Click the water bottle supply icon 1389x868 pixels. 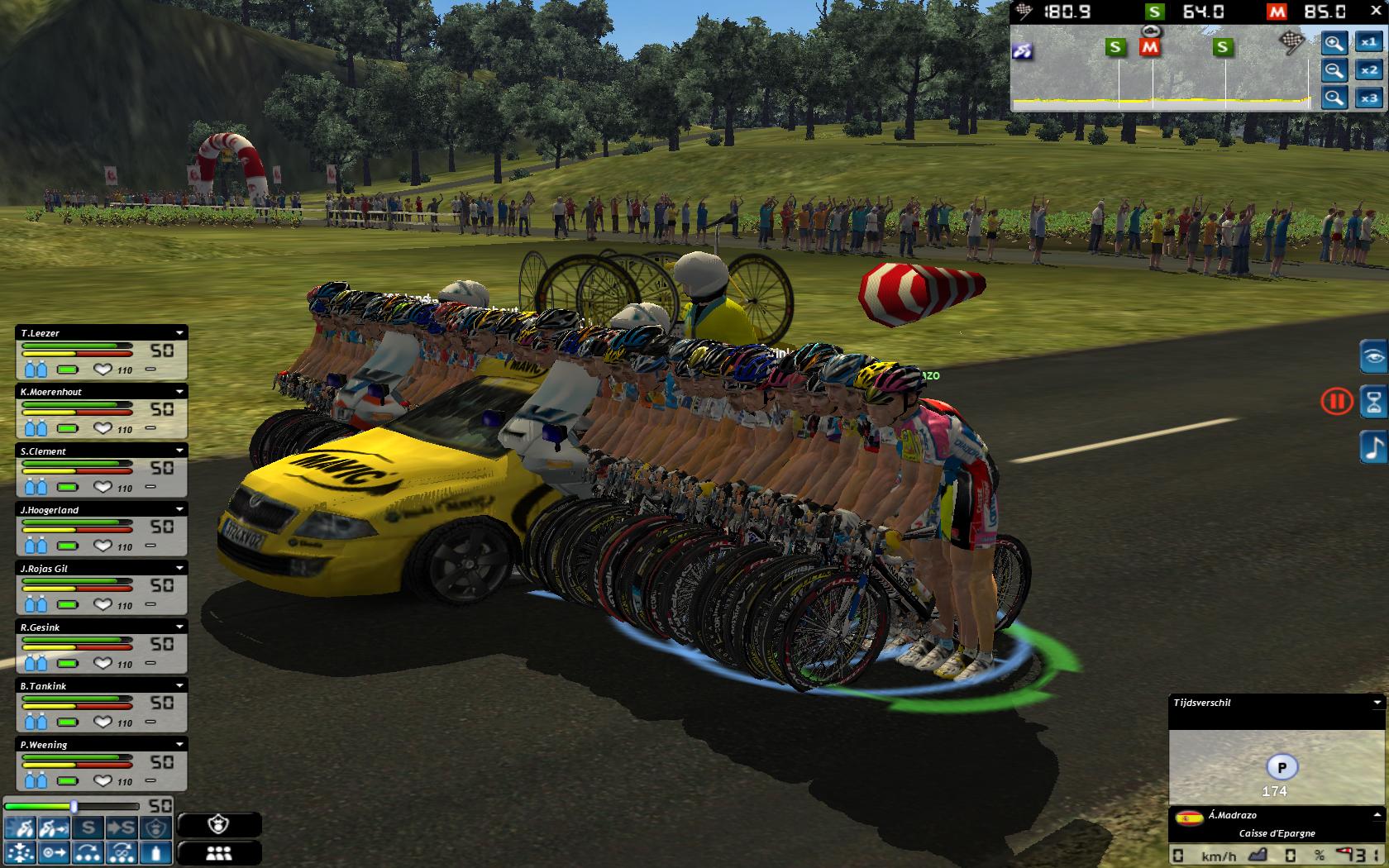[155, 852]
